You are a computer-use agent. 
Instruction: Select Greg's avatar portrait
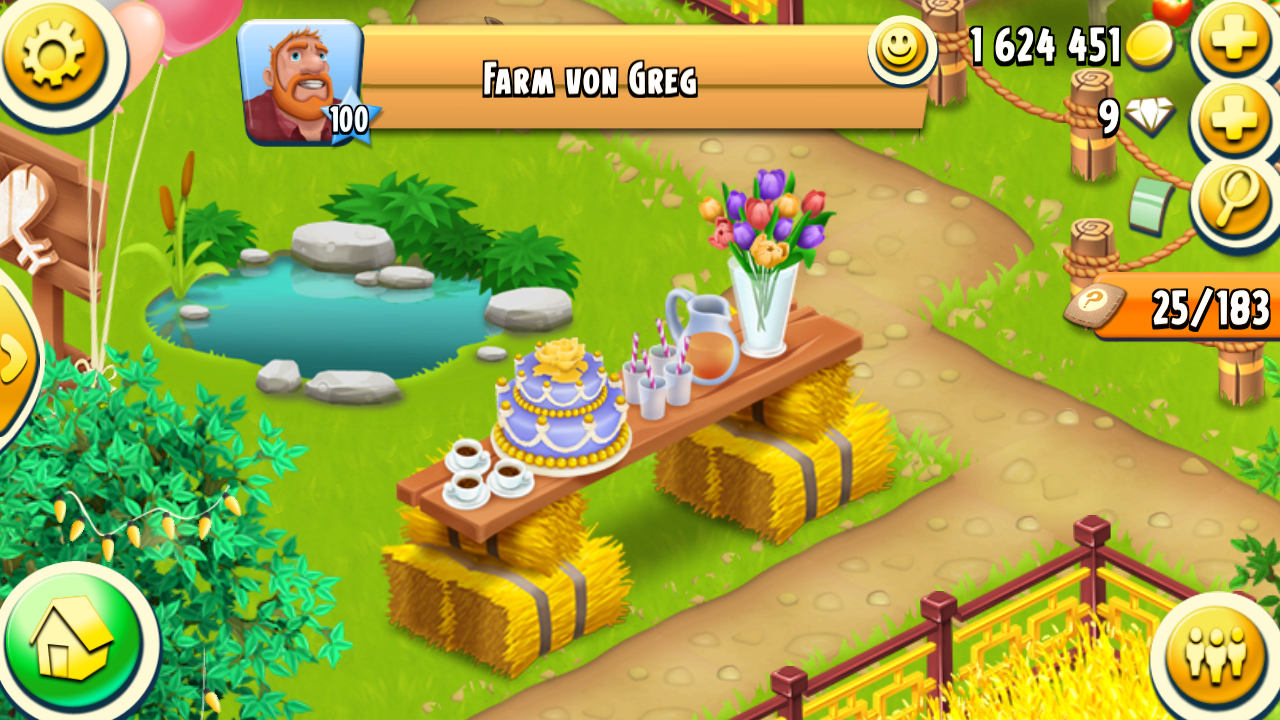click(300, 80)
